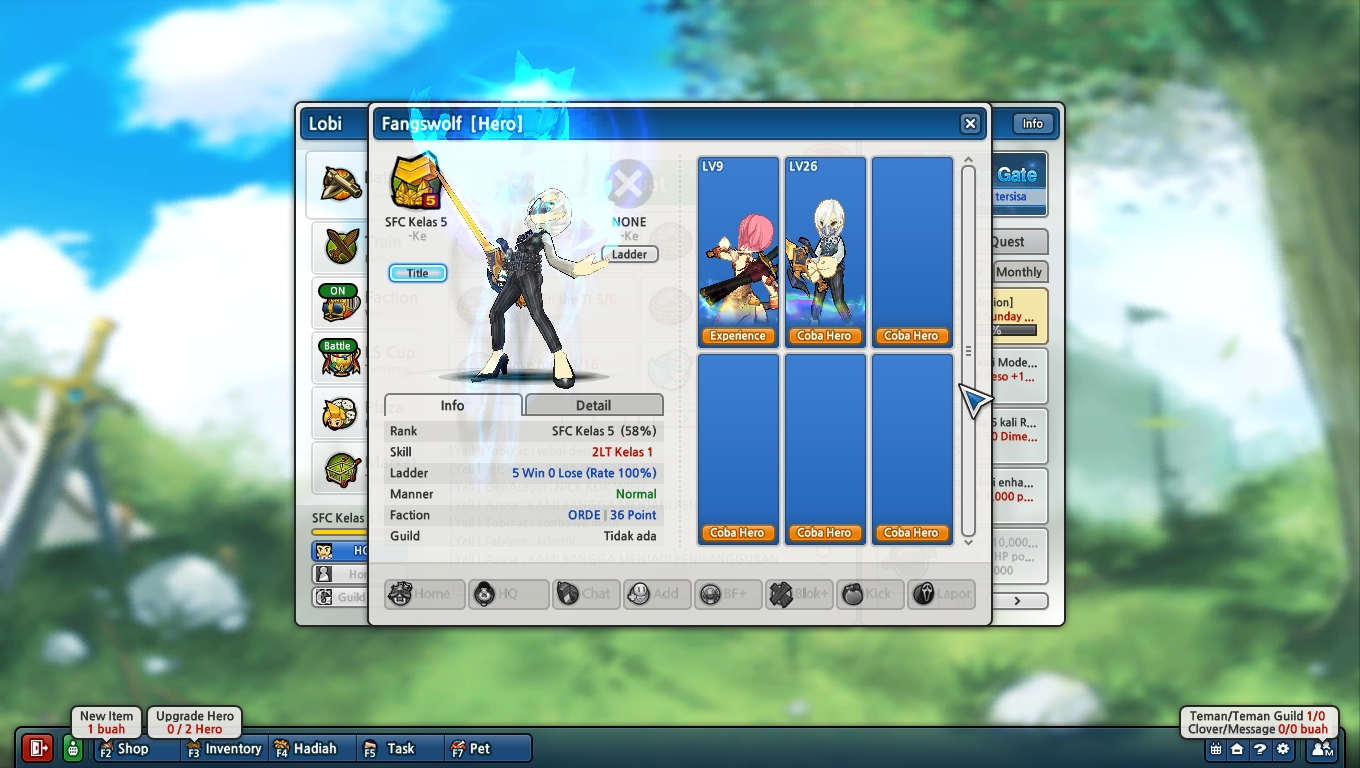Switch to the Monthly quest tab

click(x=1018, y=272)
